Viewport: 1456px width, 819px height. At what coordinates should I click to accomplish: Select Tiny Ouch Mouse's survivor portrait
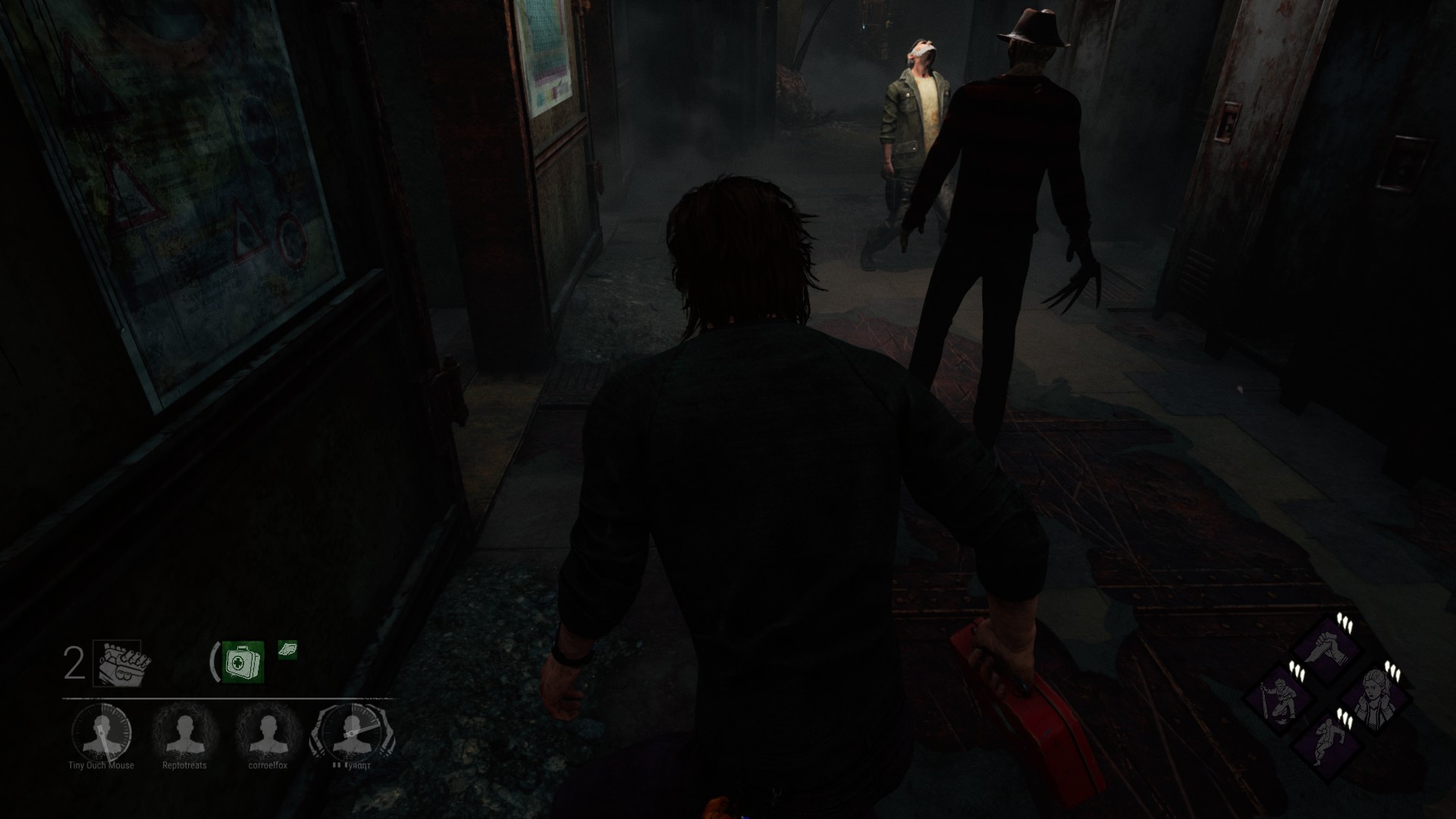[x=101, y=733]
